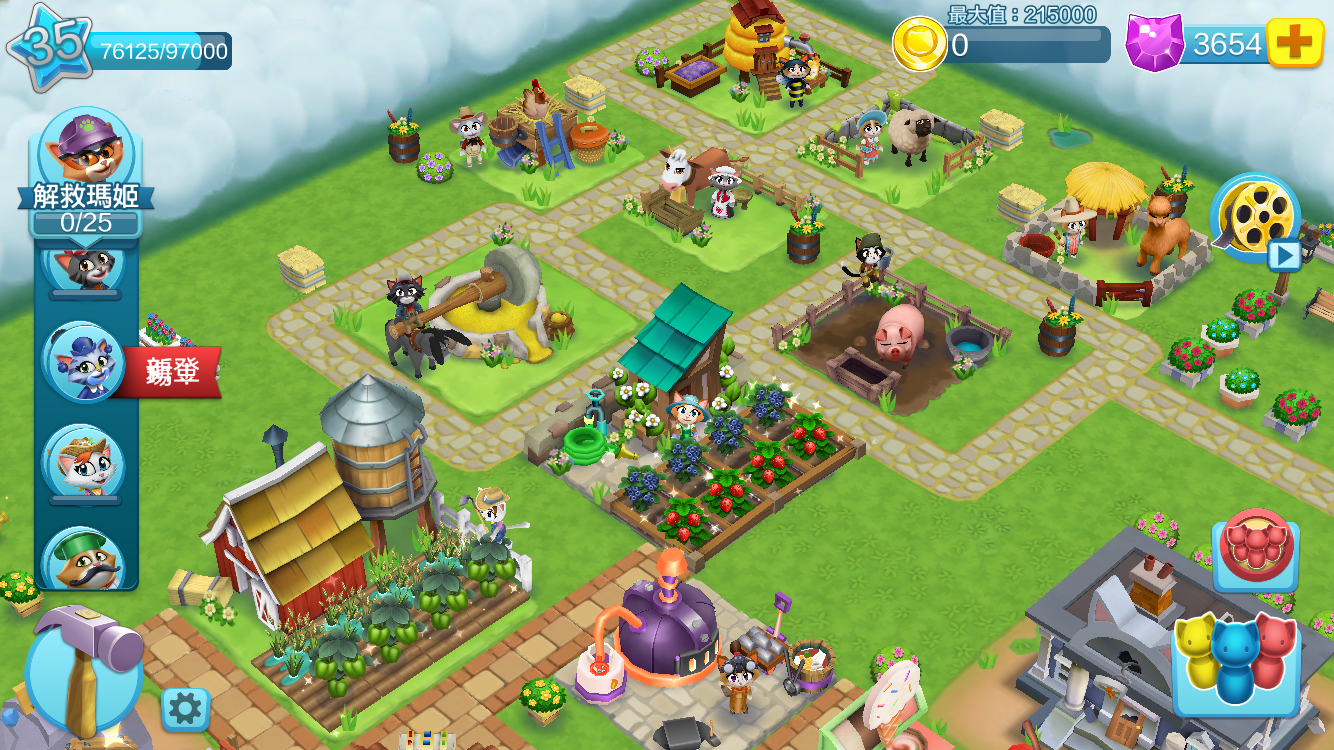Select the green-hat mustached cat portrait

pyautogui.click(x=84, y=559)
